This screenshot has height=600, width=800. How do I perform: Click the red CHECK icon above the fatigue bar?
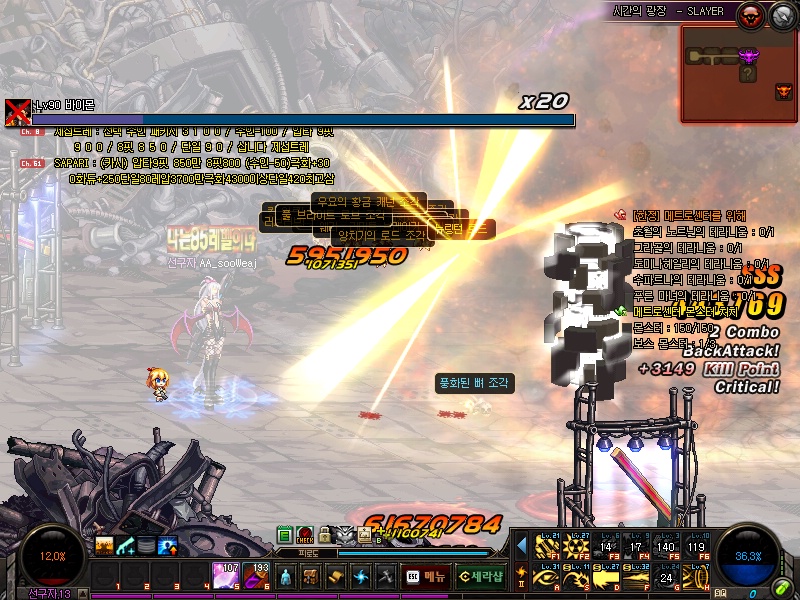click(x=305, y=535)
